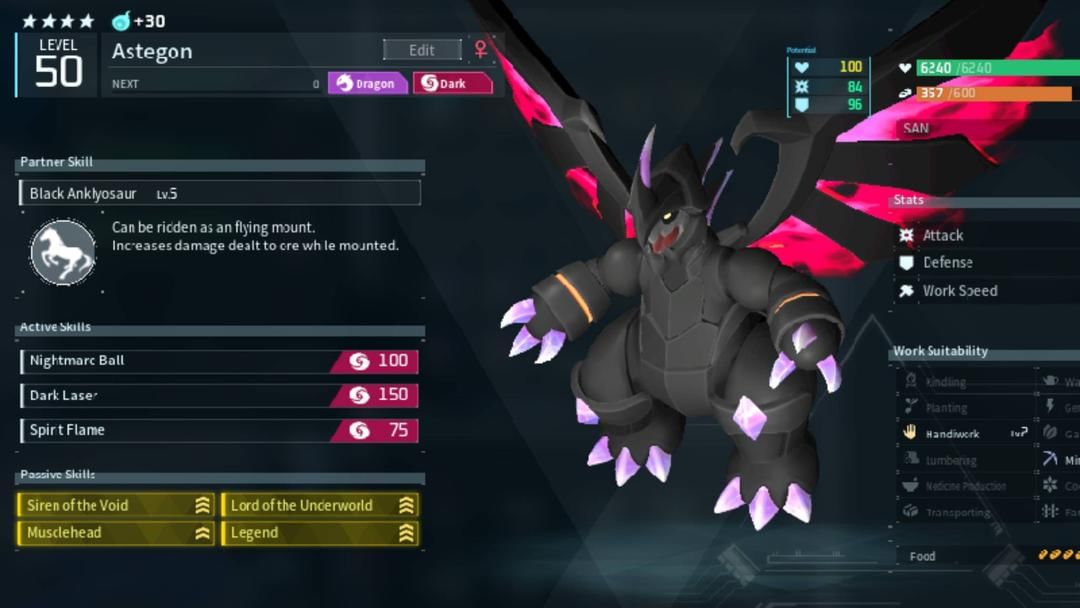Screen dimensions: 1080x608
Task: Click the Edit name button
Action: pyautogui.click(x=422, y=50)
